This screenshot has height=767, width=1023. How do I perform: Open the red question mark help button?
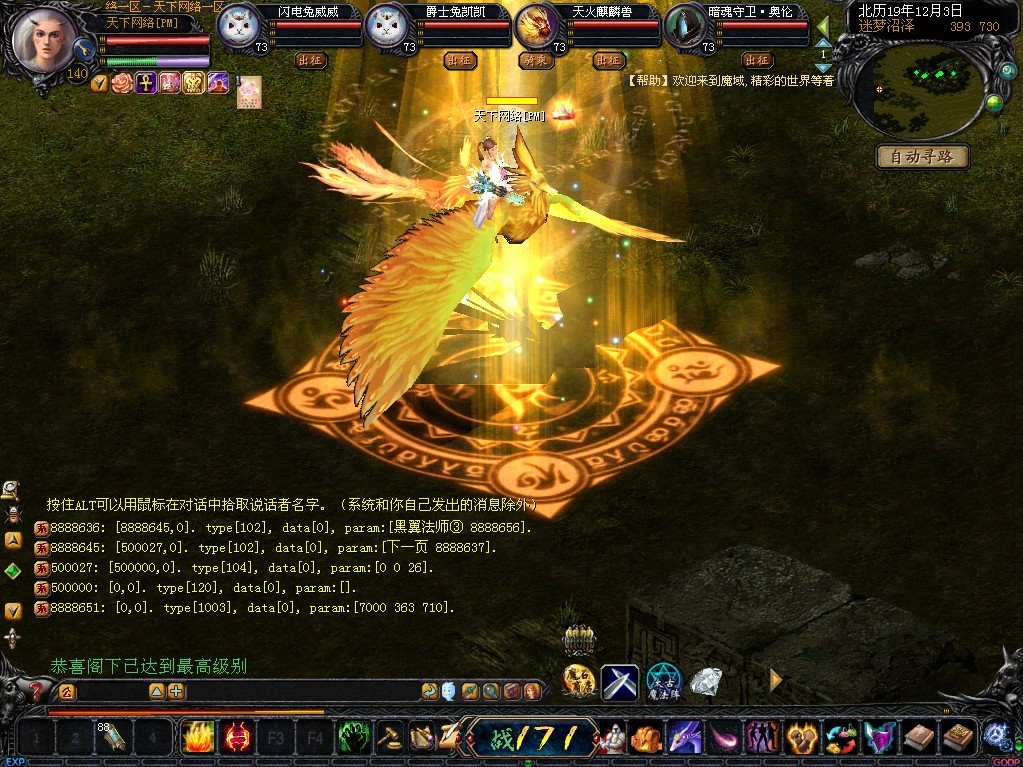(x=38, y=691)
